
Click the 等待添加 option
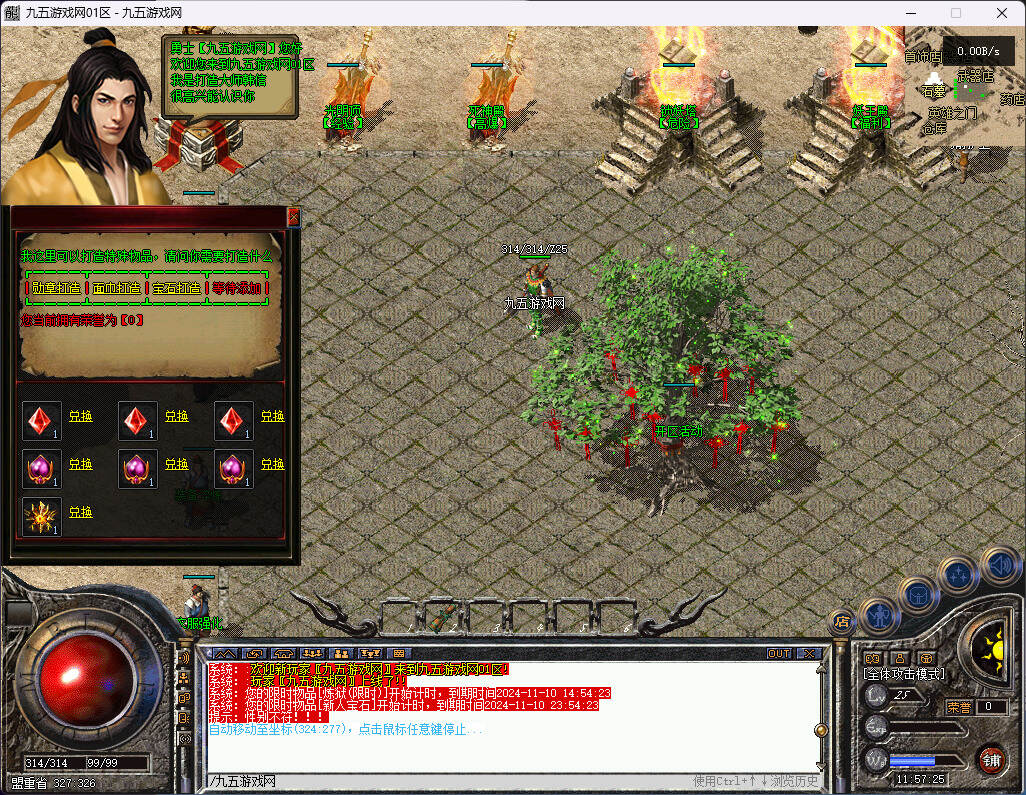tap(237, 288)
